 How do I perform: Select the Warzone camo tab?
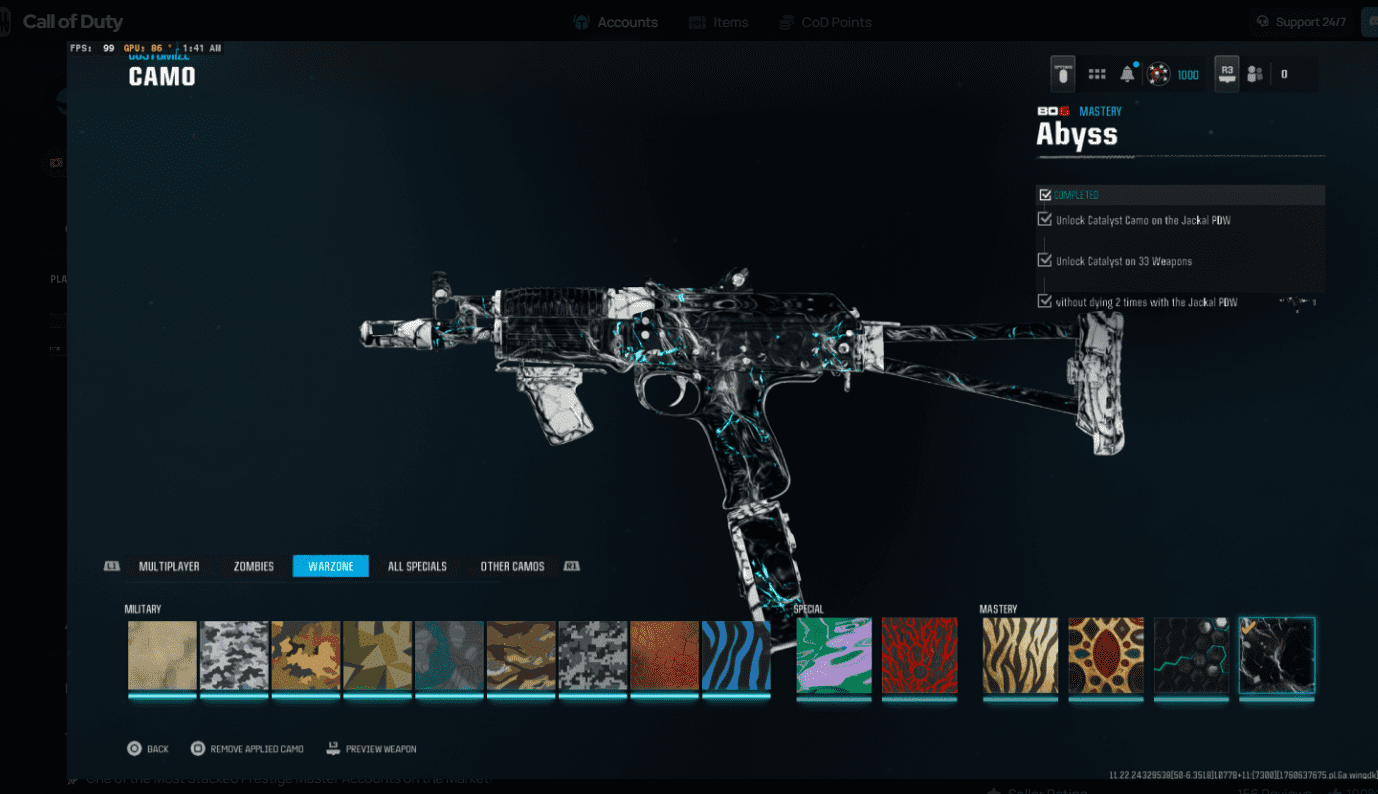[x=330, y=566]
